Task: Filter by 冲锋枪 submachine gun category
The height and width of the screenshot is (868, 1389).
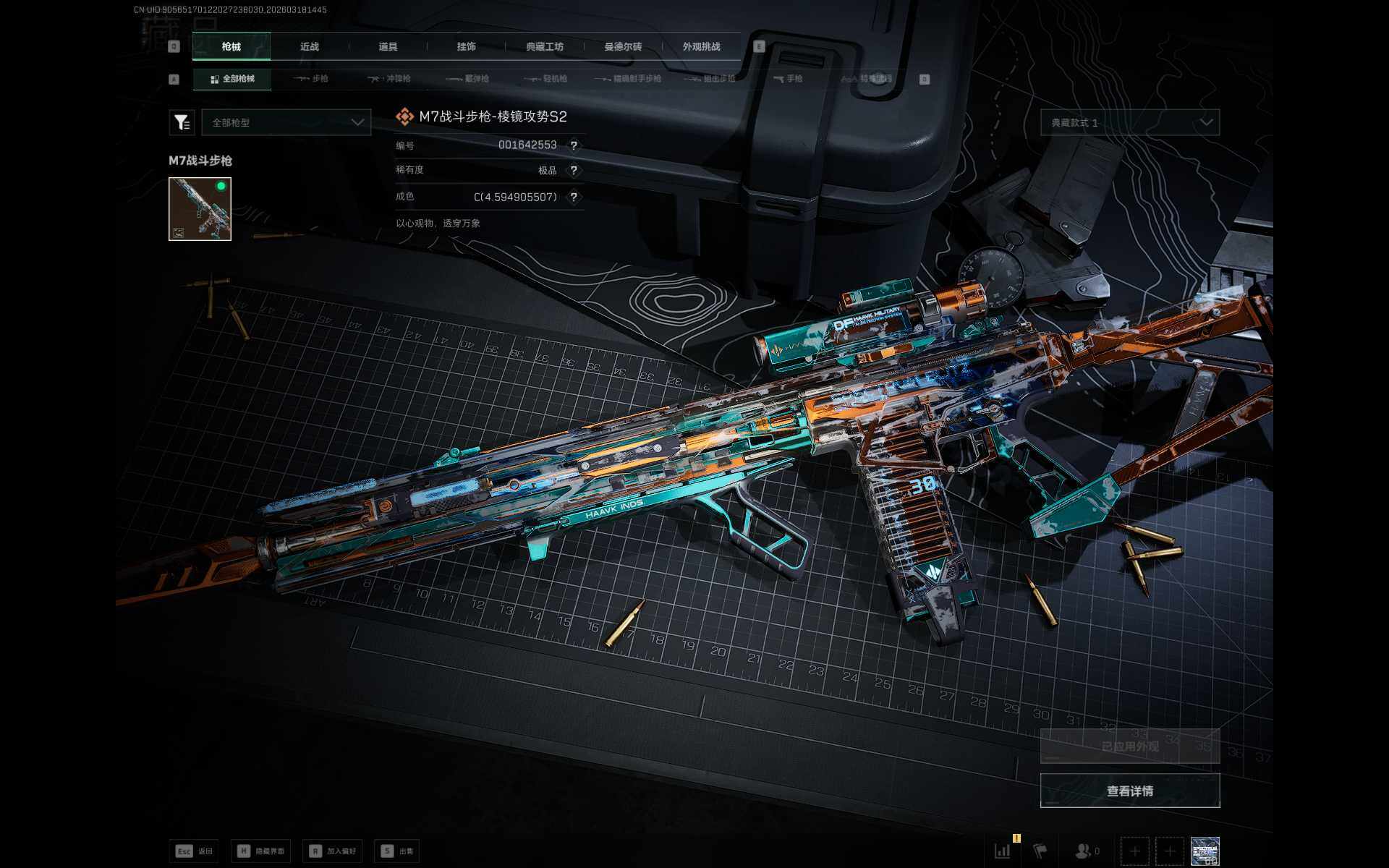Action: 389,79
